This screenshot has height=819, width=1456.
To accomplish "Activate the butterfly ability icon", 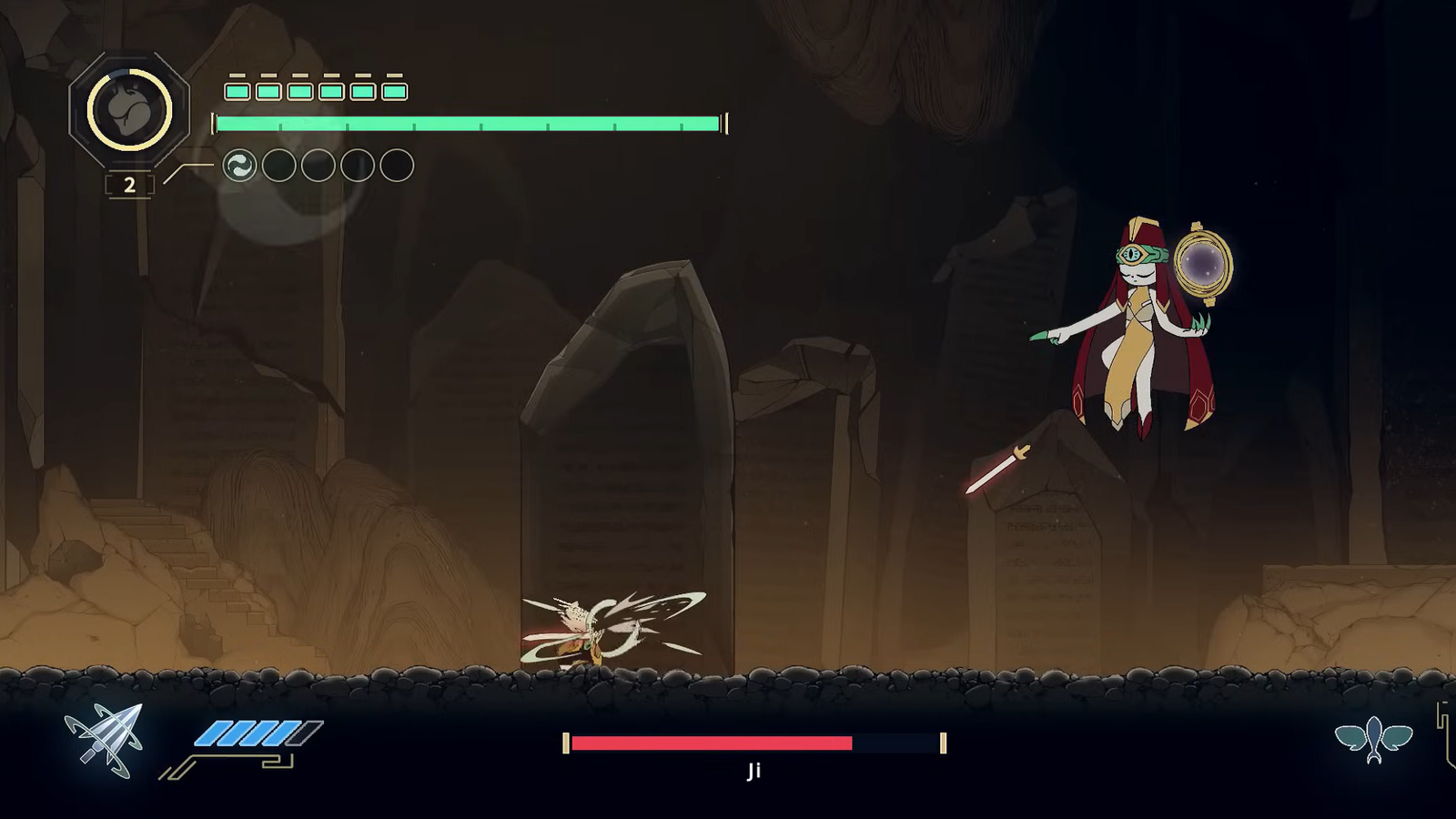I will 1373,739.
